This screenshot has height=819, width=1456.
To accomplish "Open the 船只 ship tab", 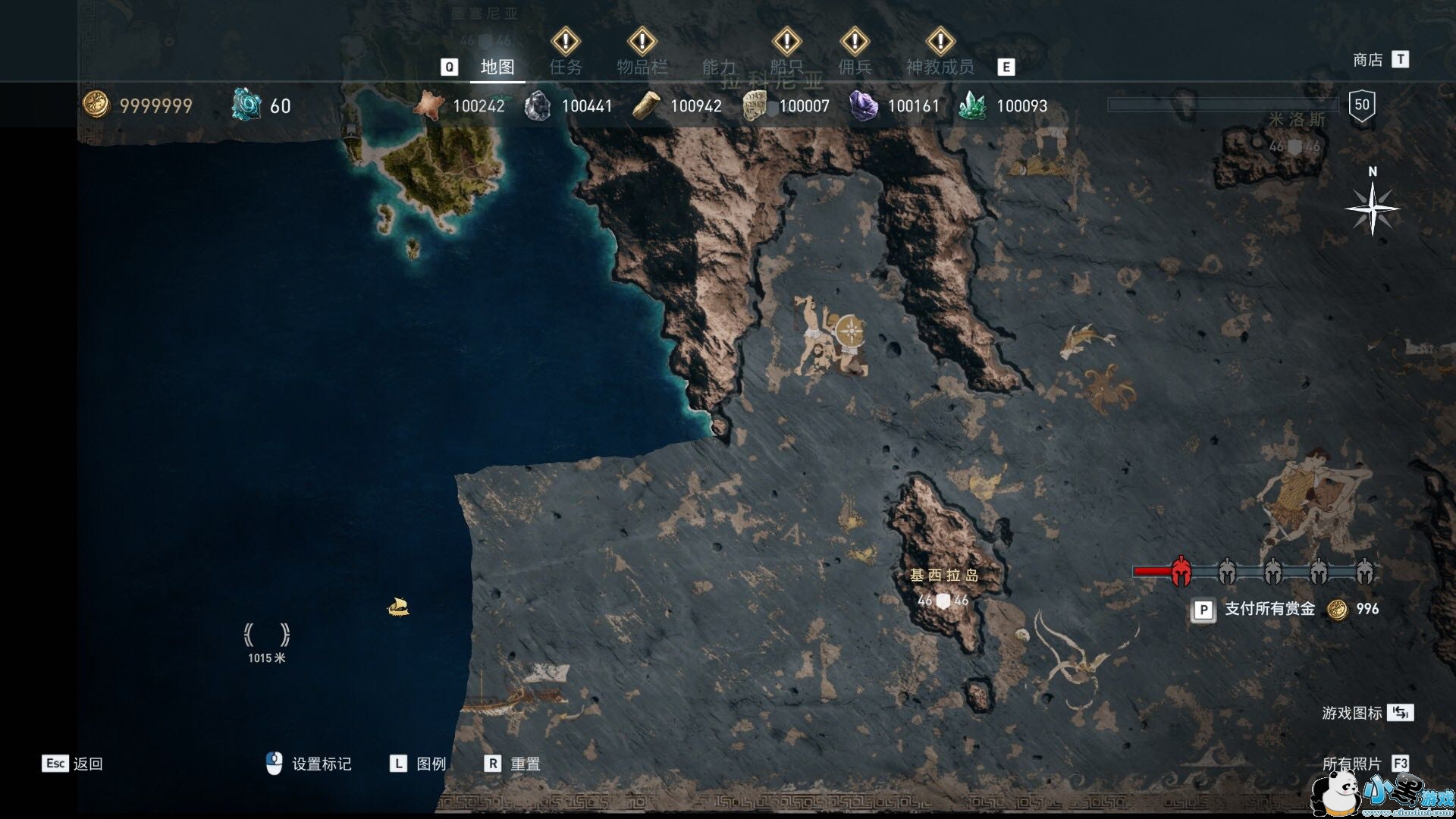I will pyautogui.click(x=786, y=67).
